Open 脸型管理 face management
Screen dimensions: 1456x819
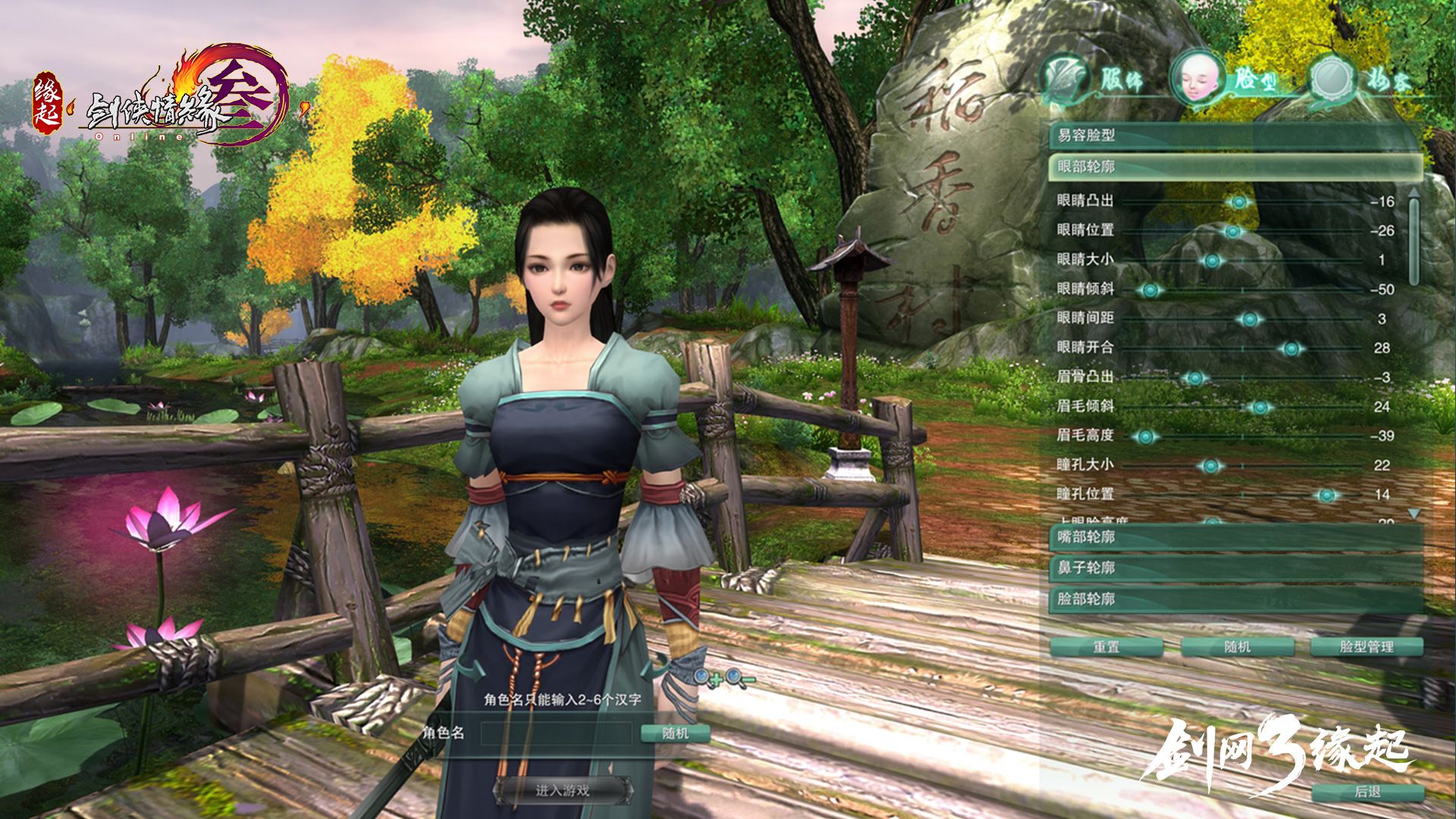click(x=1367, y=647)
